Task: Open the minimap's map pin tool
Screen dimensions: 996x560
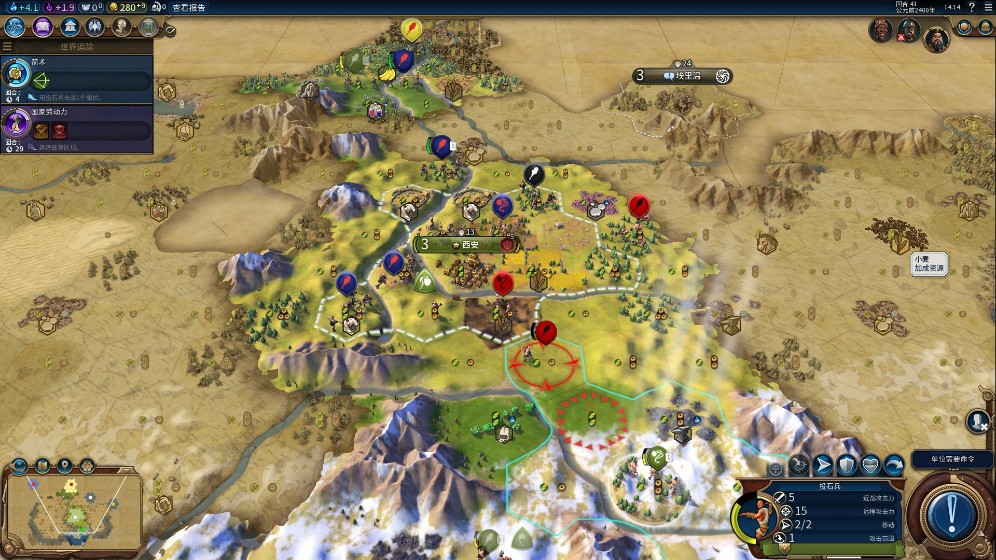Action: 66,465
